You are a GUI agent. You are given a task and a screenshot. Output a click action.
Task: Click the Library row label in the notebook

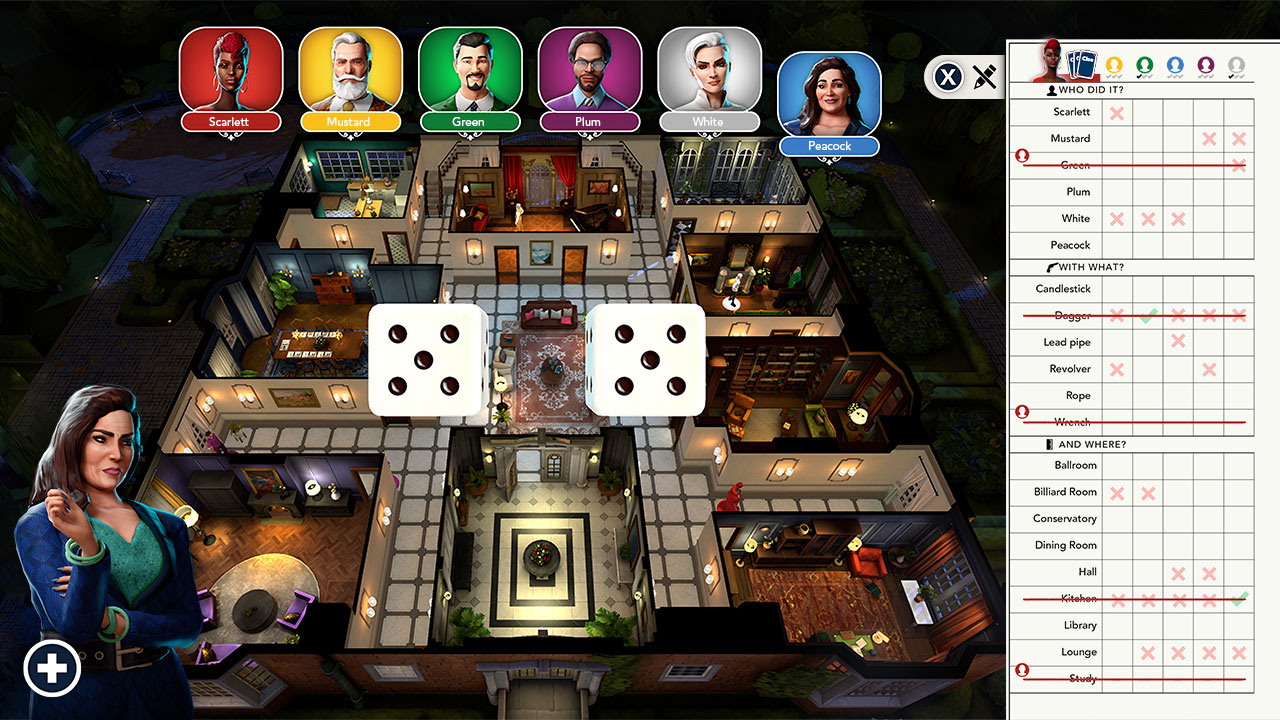pos(1081,625)
